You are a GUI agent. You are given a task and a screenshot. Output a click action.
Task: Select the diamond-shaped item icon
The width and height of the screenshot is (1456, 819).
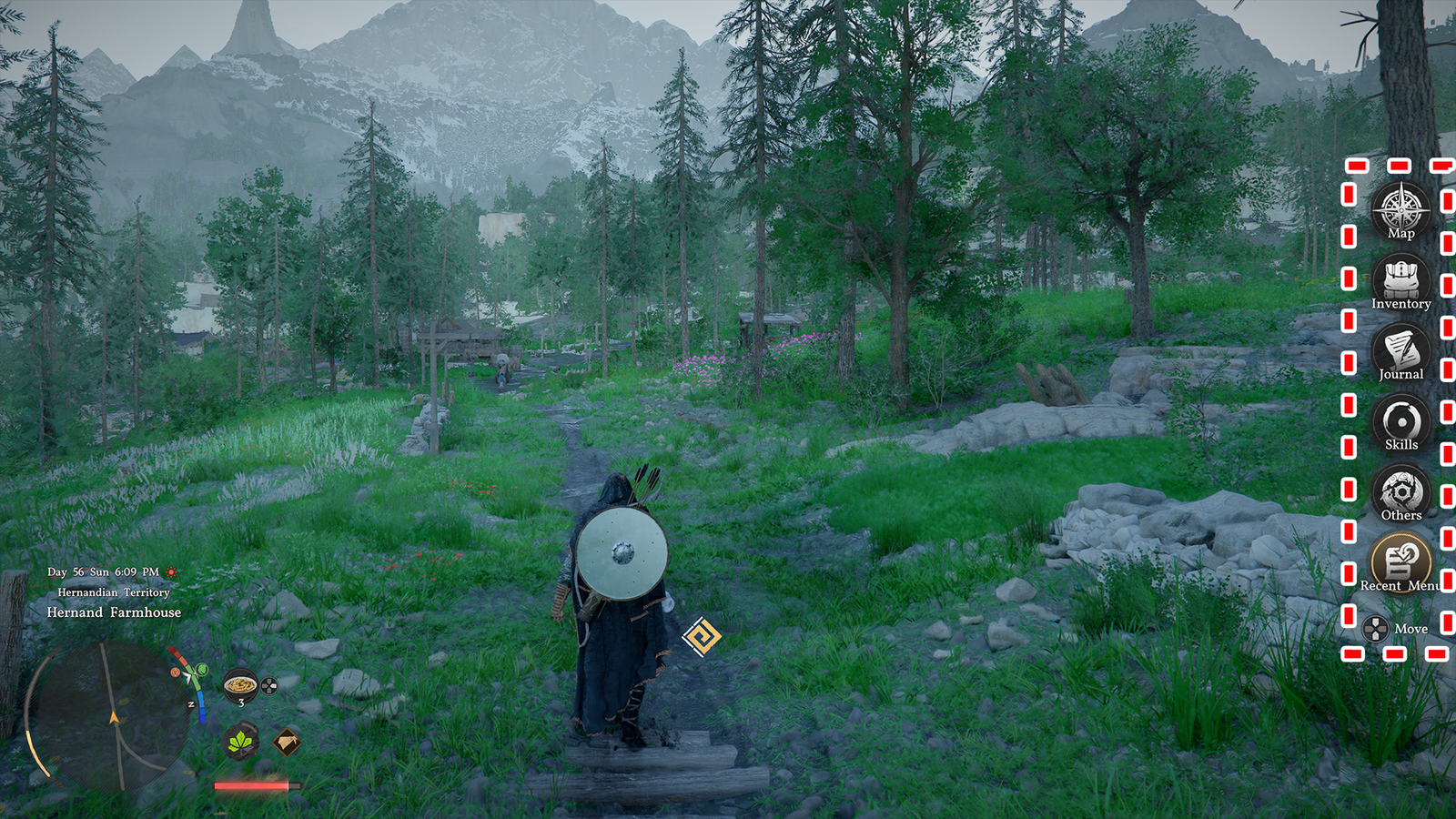tap(287, 742)
